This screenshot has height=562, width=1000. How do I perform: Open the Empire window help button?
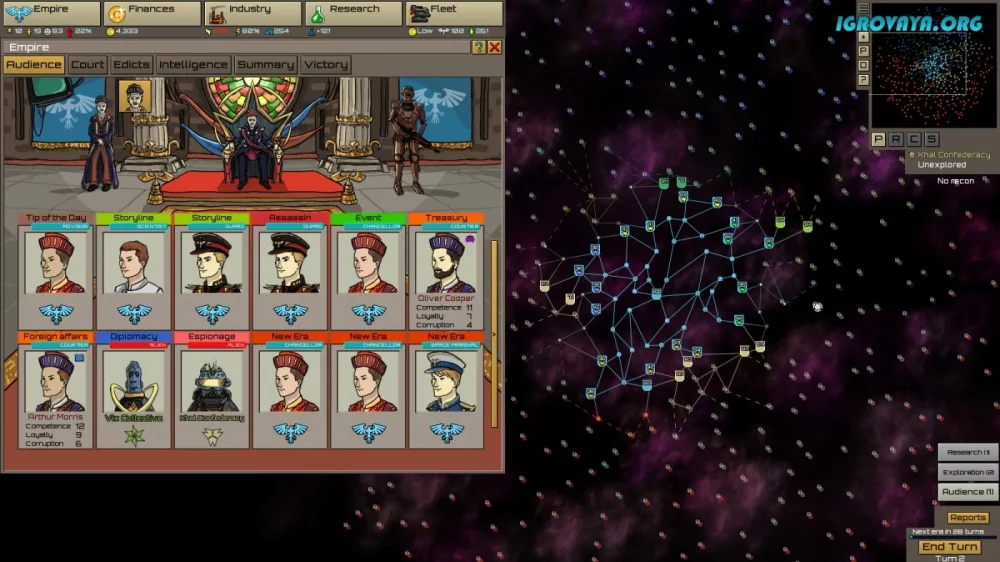479,47
